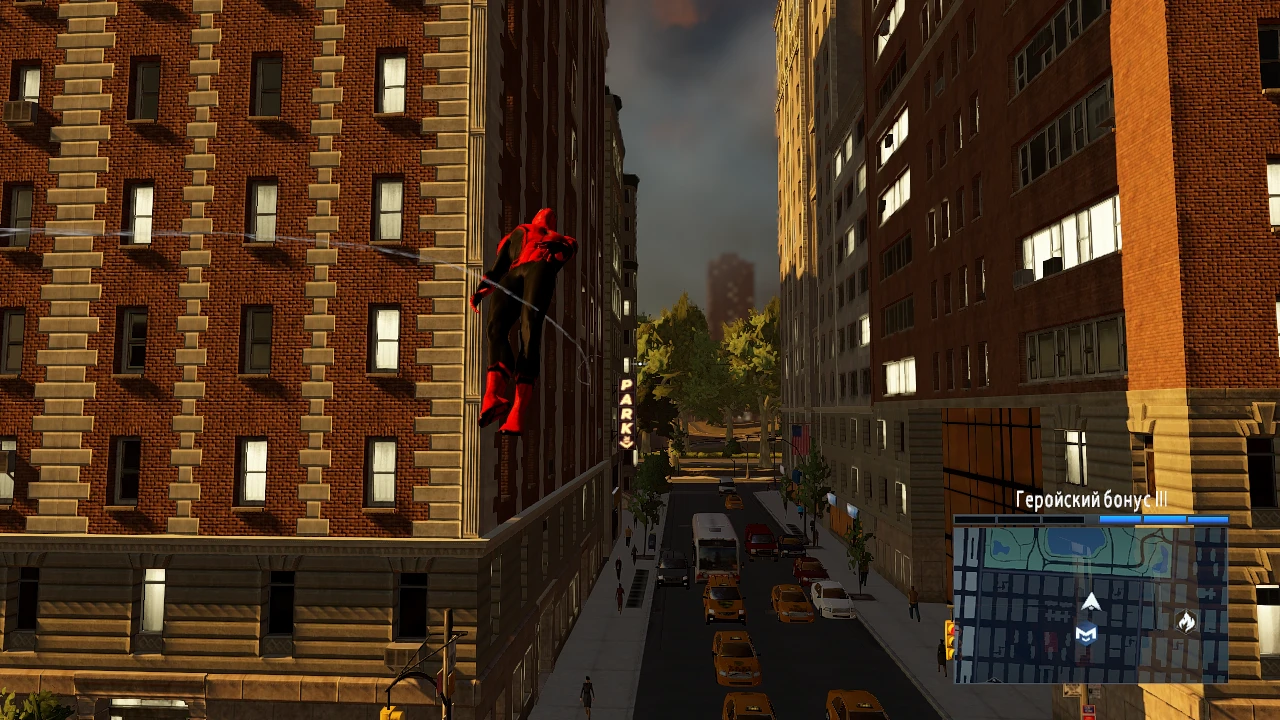Select the M mission marker on the minimap
Viewport: 1280px width, 720px height.
(x=1087, y=635)
